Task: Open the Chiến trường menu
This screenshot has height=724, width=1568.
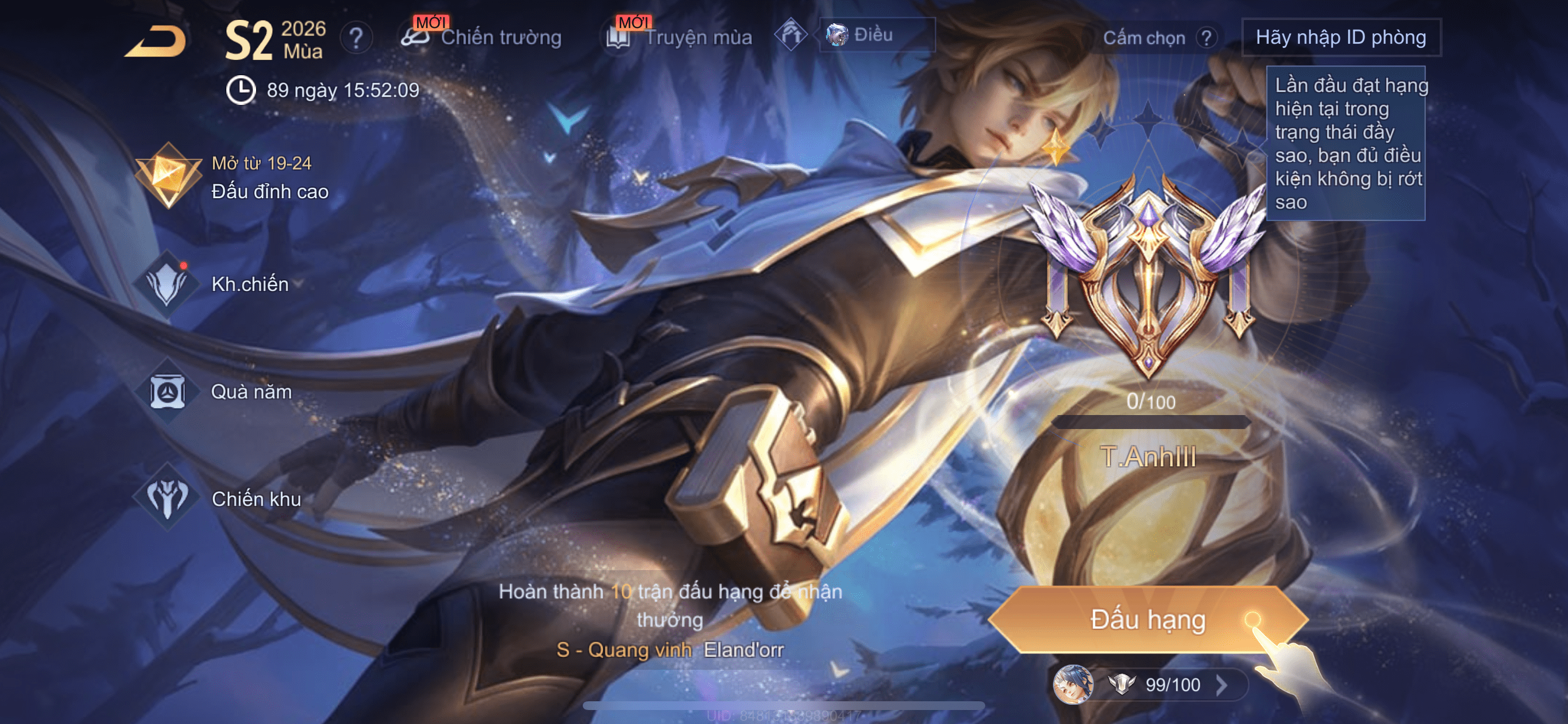Action: coord(482,37)
